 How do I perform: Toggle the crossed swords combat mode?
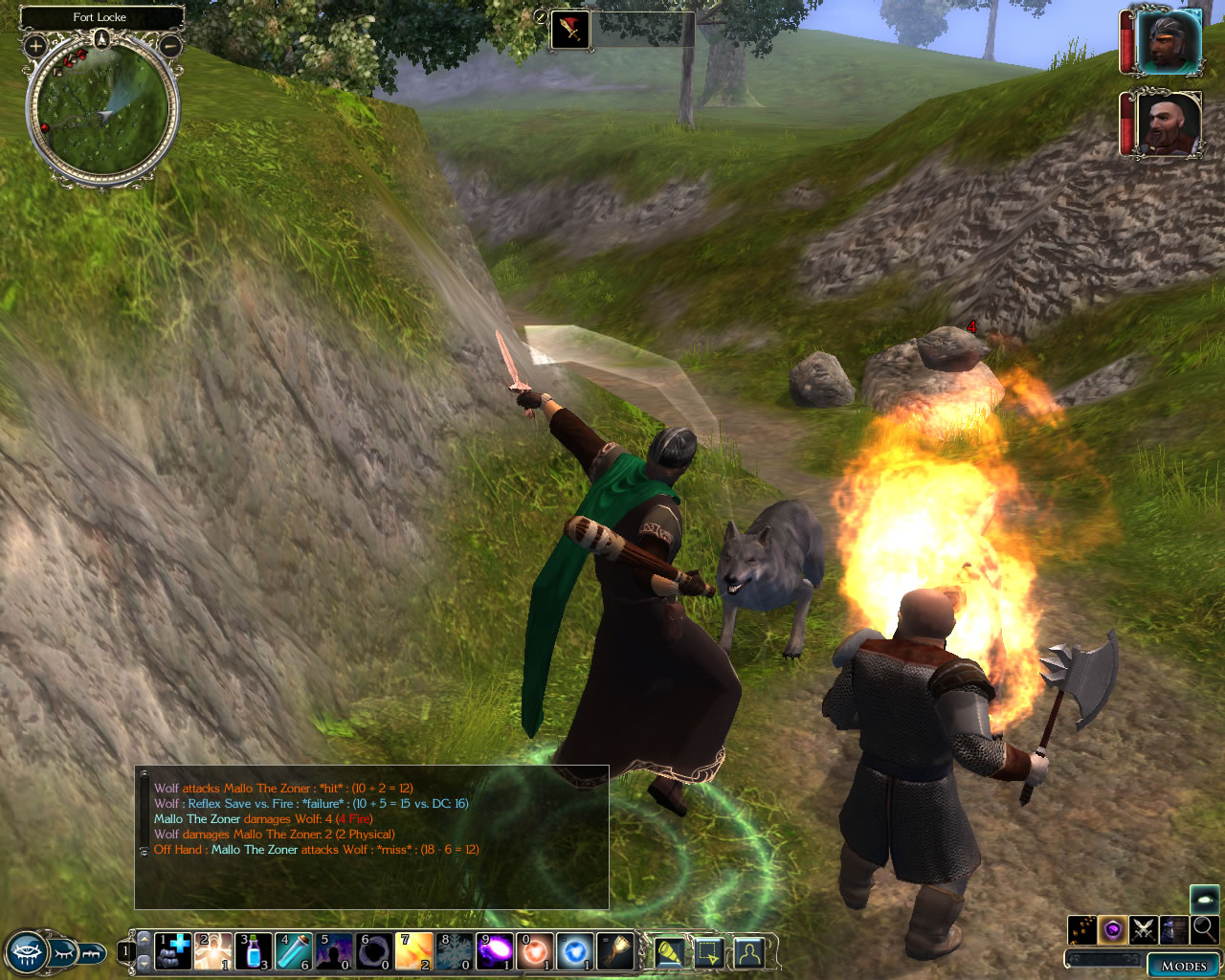point(1143,928)
